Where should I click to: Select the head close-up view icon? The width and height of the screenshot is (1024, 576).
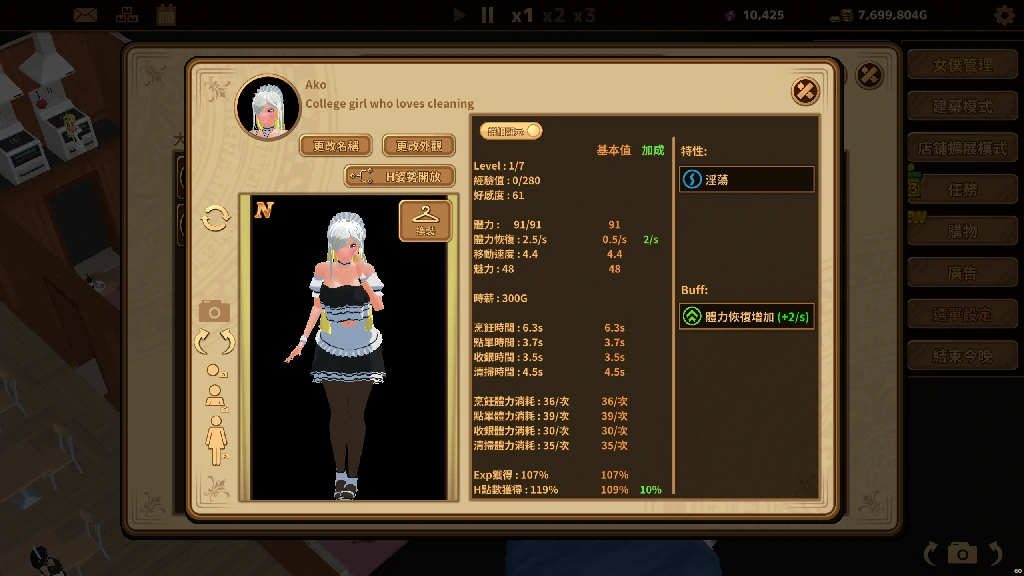pyautogui.click(x=214, y=370)
